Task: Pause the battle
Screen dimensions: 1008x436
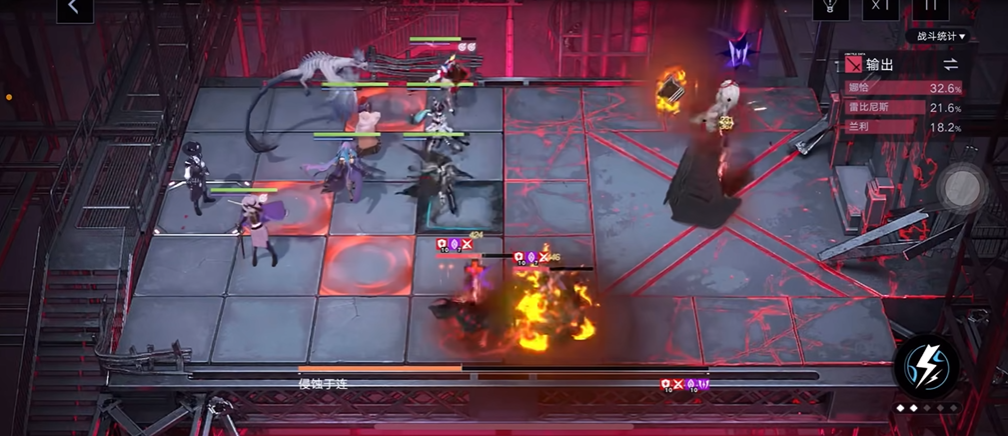Action: 931,7
